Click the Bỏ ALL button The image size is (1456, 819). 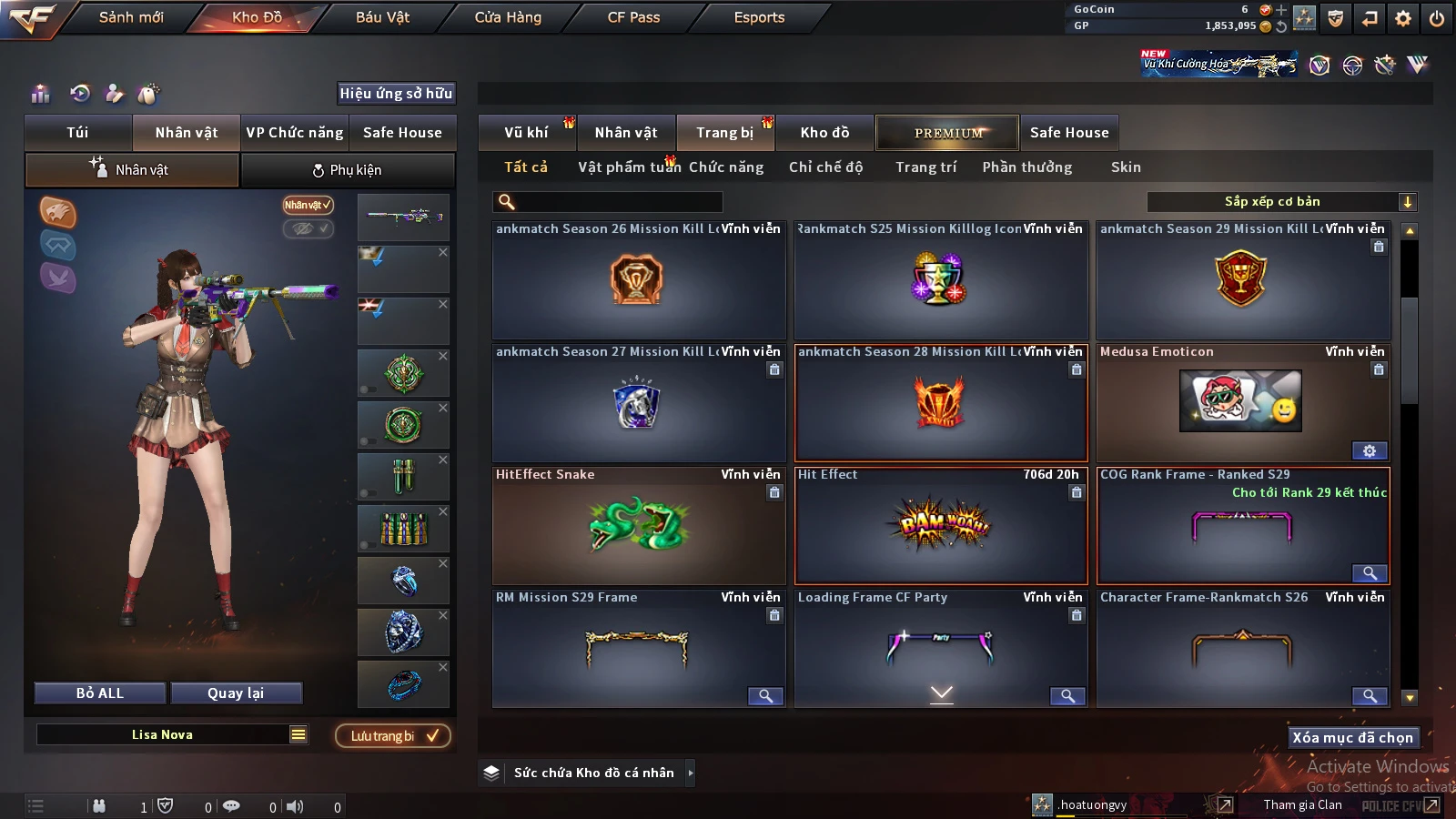point(100,693)
